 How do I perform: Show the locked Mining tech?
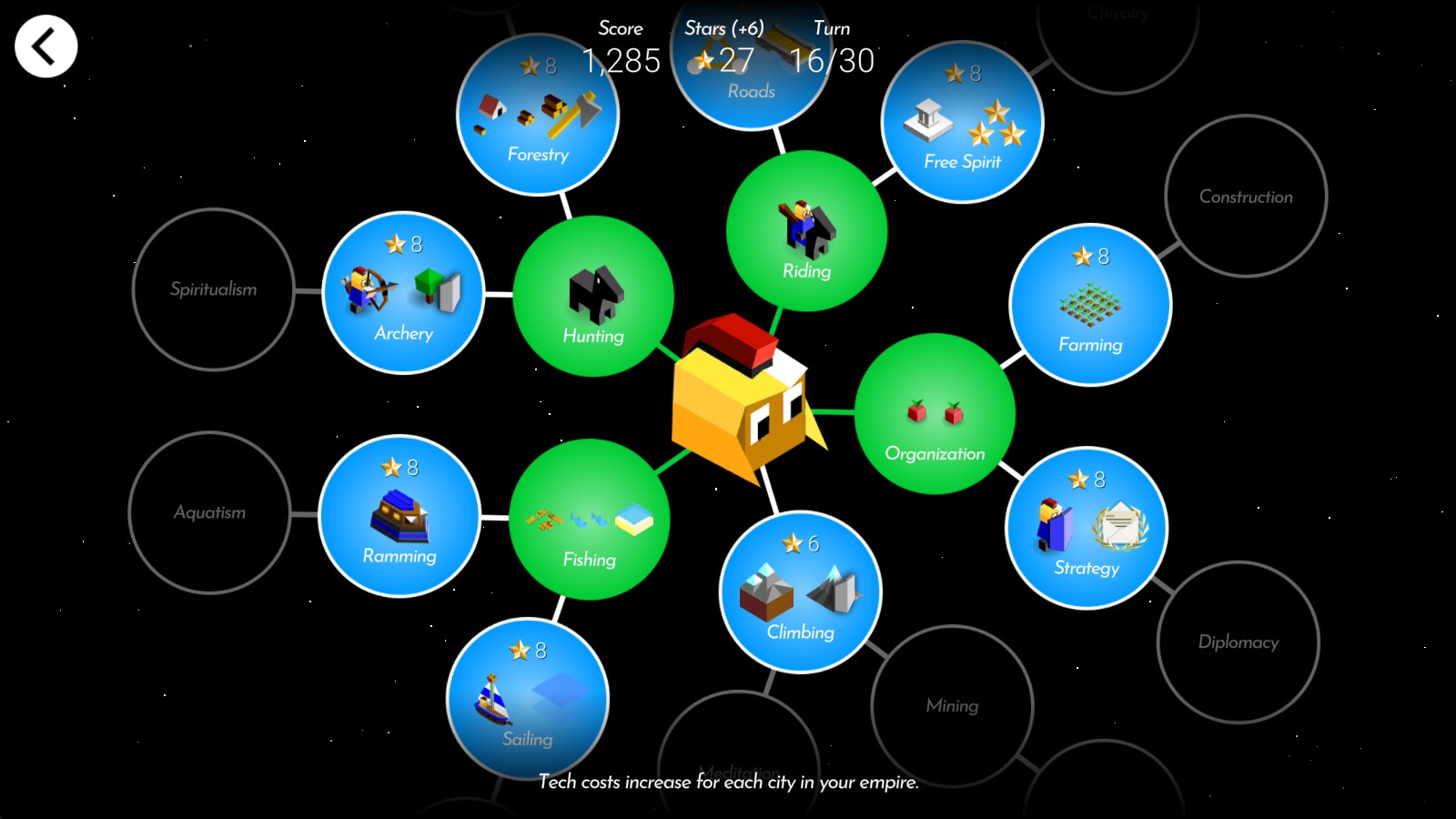952,705
